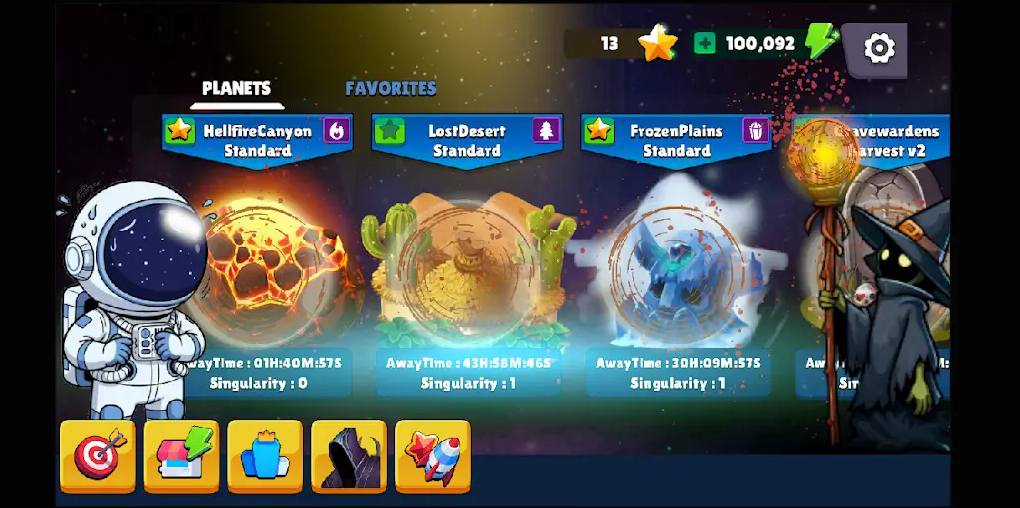Open the rocket and star button
The width and height of the screenshot is (1020, 508).
click(433, 455)
